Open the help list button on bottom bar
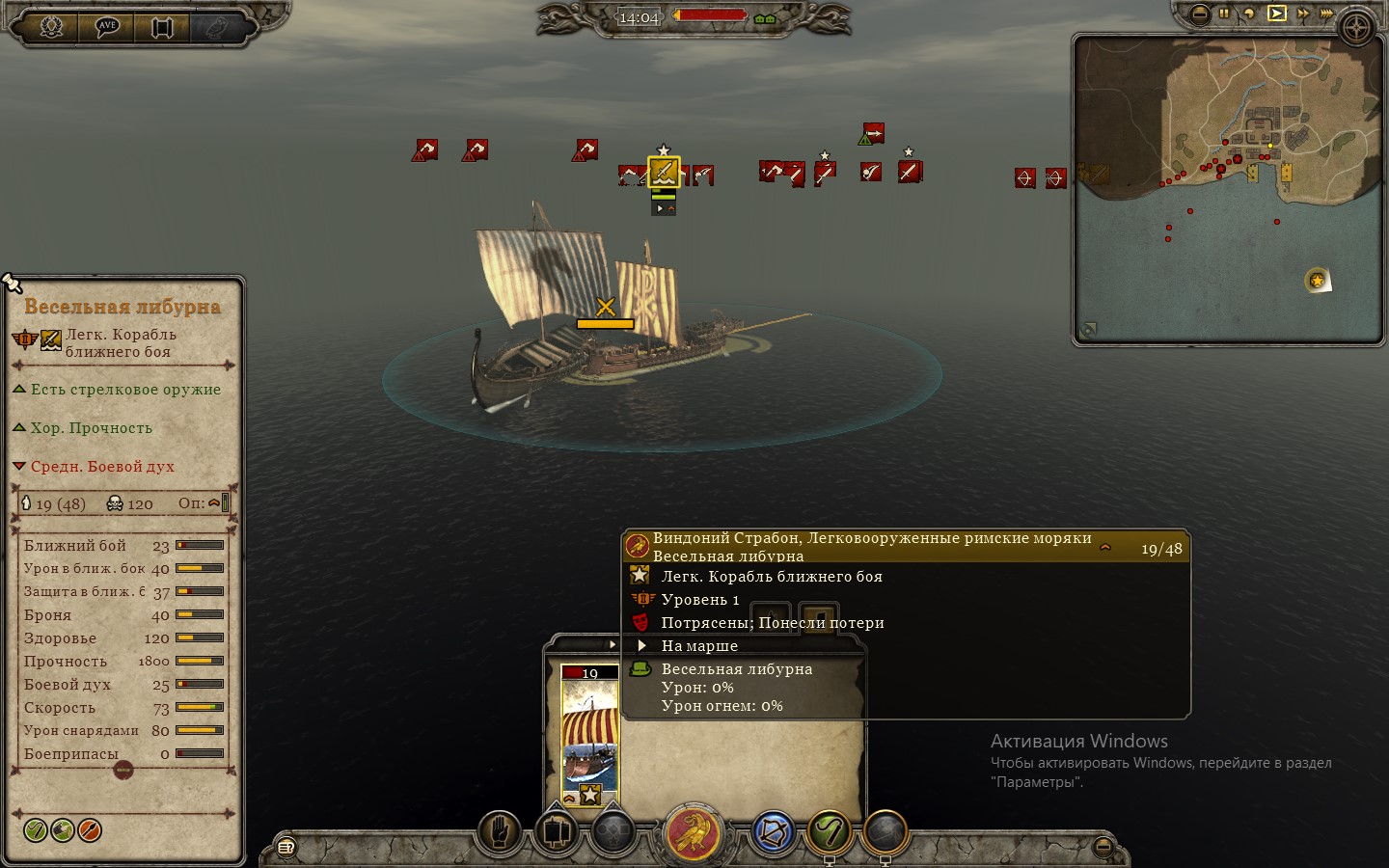The width and height of the screenshot is (1389, 868). coord(286,848)
